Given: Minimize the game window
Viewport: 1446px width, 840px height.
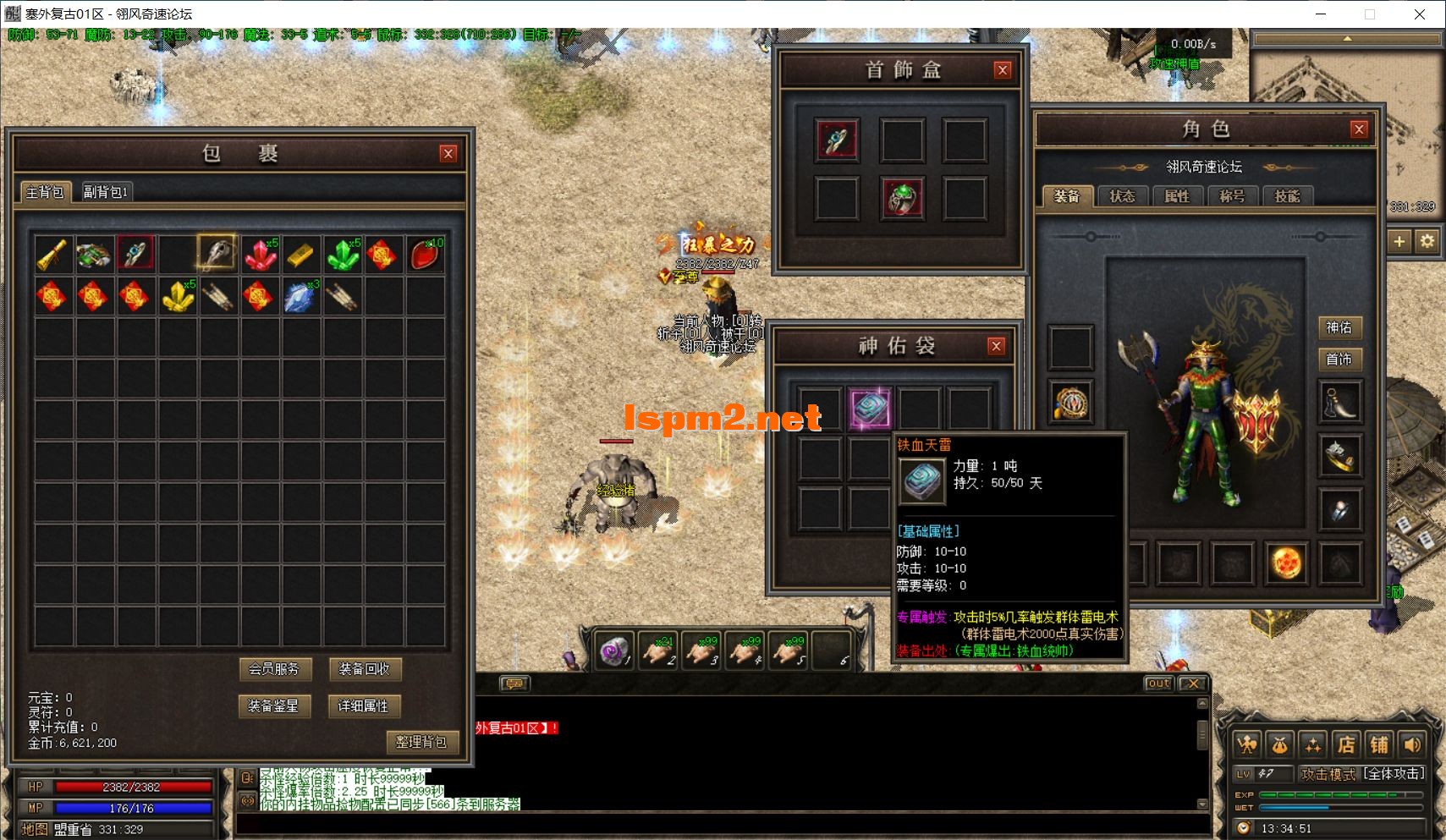Looking at the screenshot, I should tap(1321, 14).
